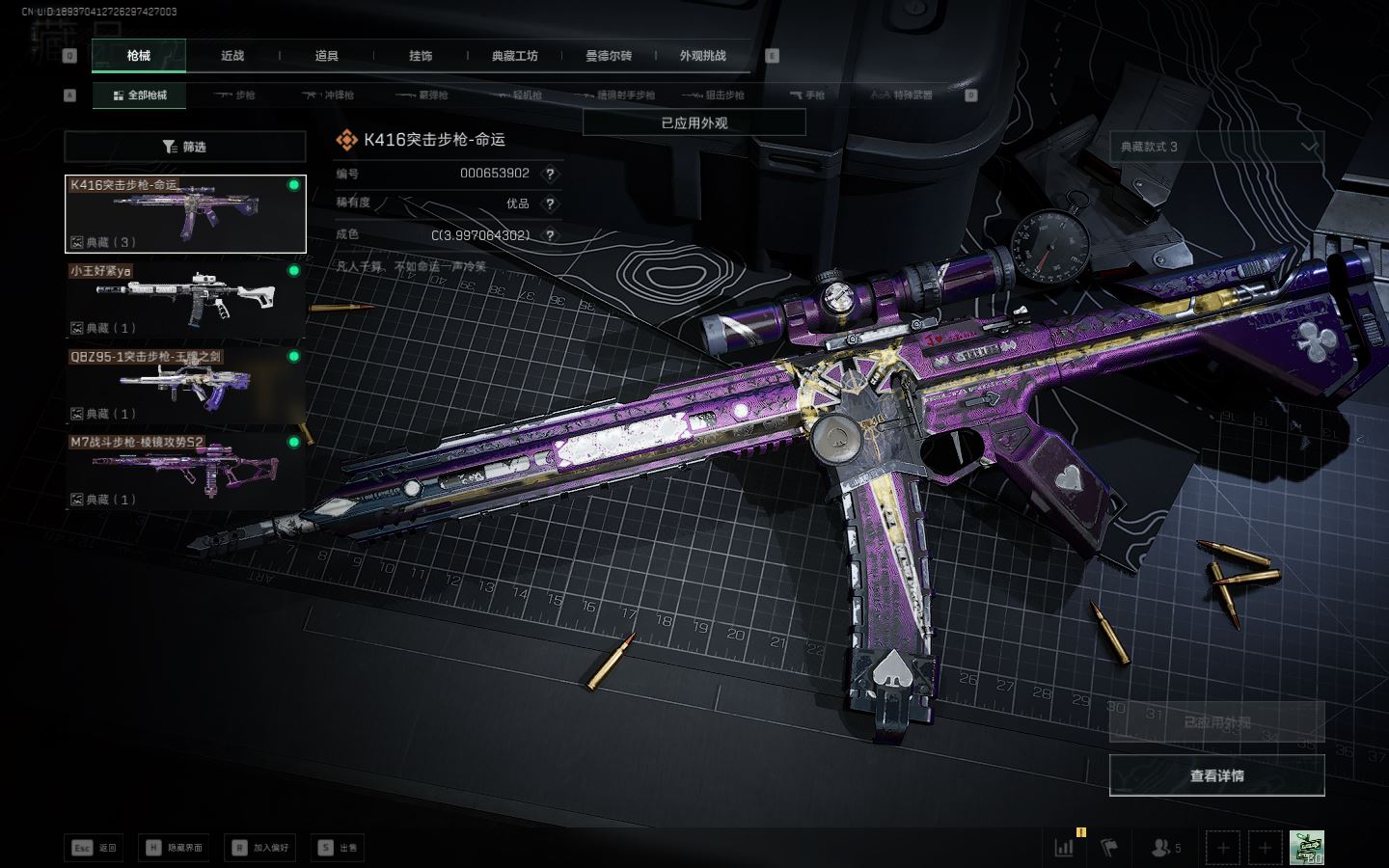The height and width of the screenshot is (868, 1389).
Task: Go to the 典藏工坊 workshop tab
Action: 514,56
